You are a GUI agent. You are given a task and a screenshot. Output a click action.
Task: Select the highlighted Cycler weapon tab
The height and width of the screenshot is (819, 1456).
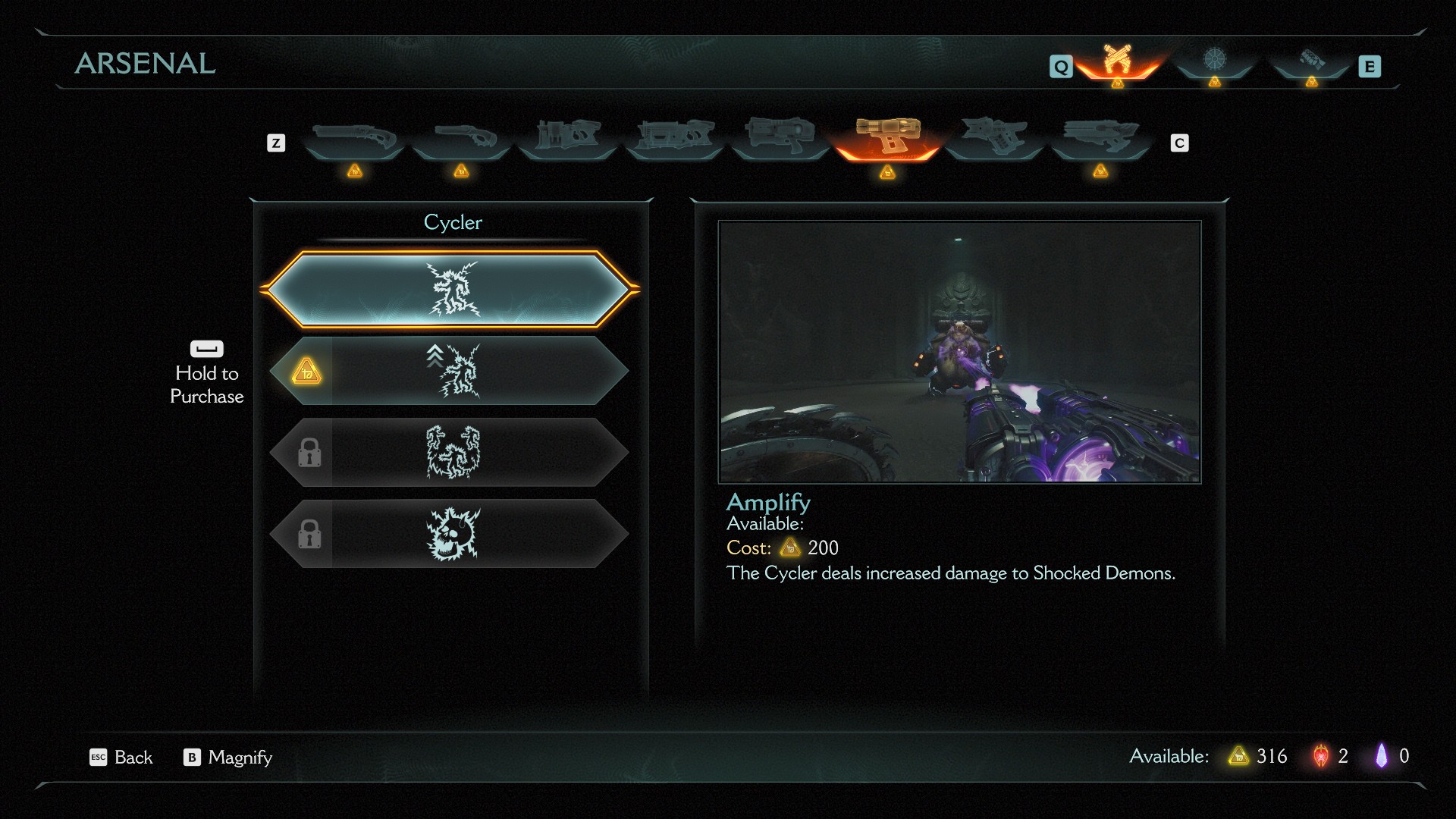tap(887, 138)
